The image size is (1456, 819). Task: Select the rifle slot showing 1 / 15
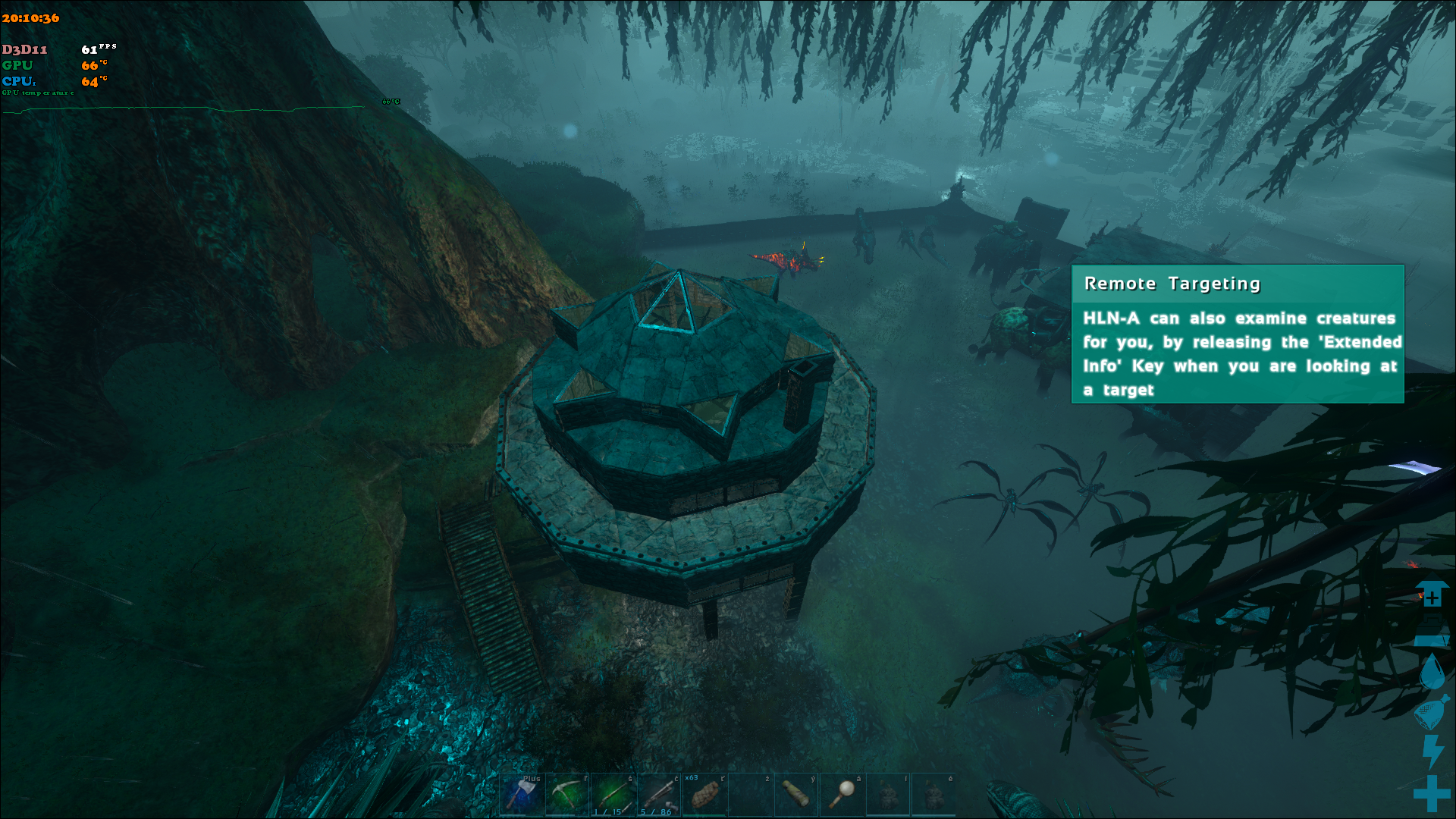pyautogui.click(x=613, y=794)
